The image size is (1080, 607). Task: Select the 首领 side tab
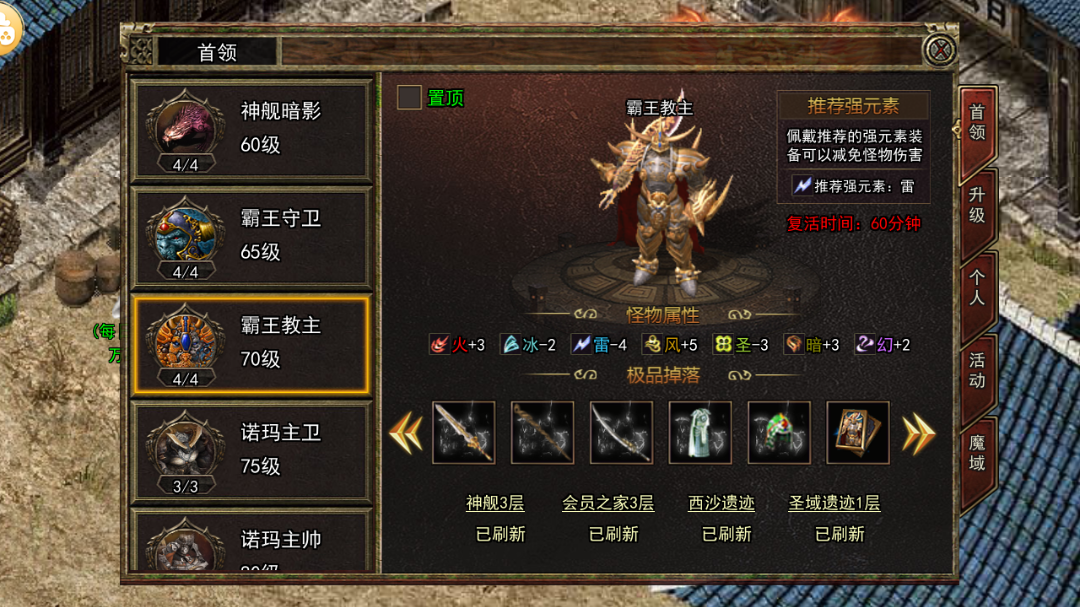[x=977, y=123]
